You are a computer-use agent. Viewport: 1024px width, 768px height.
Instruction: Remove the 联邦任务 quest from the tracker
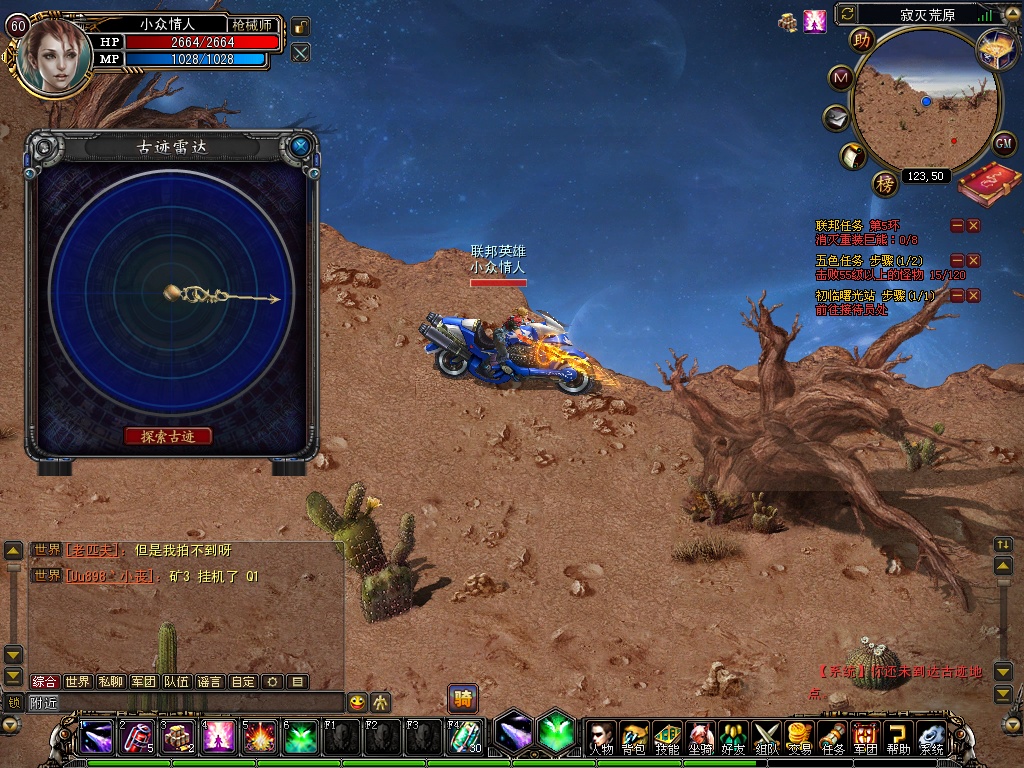click(x=973, y=226)
